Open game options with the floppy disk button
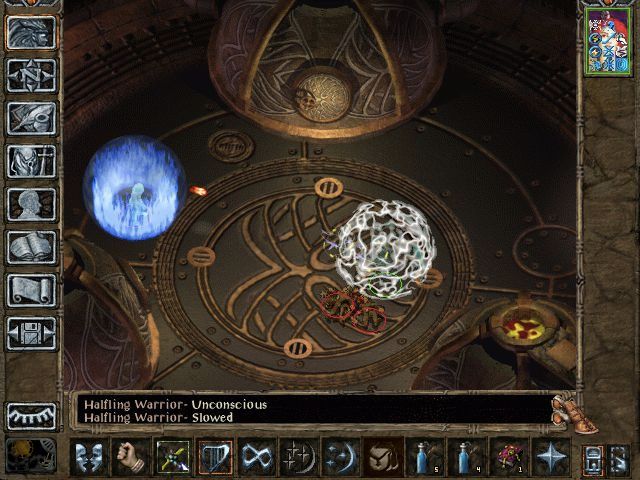 click(31, 332)
